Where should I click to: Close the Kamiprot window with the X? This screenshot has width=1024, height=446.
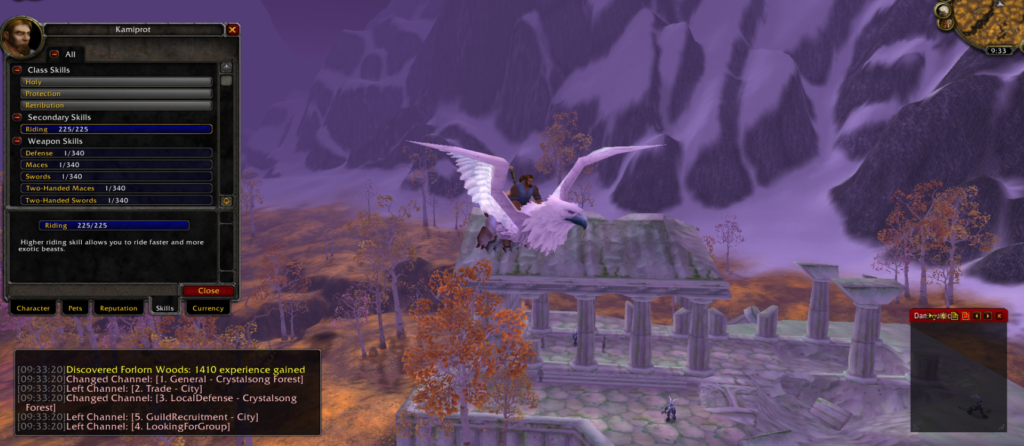233,30
